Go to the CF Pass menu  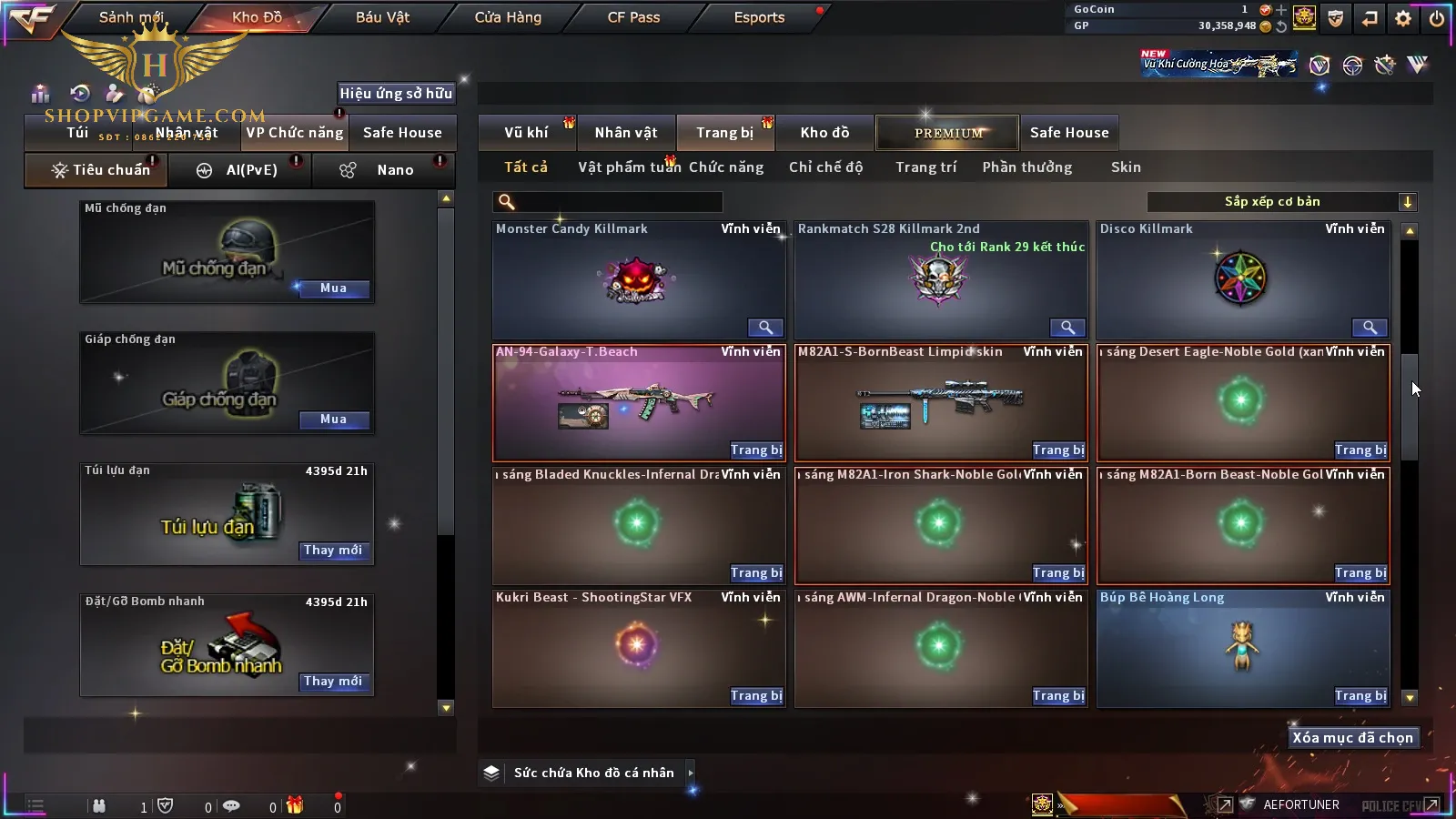click(633, 17)
